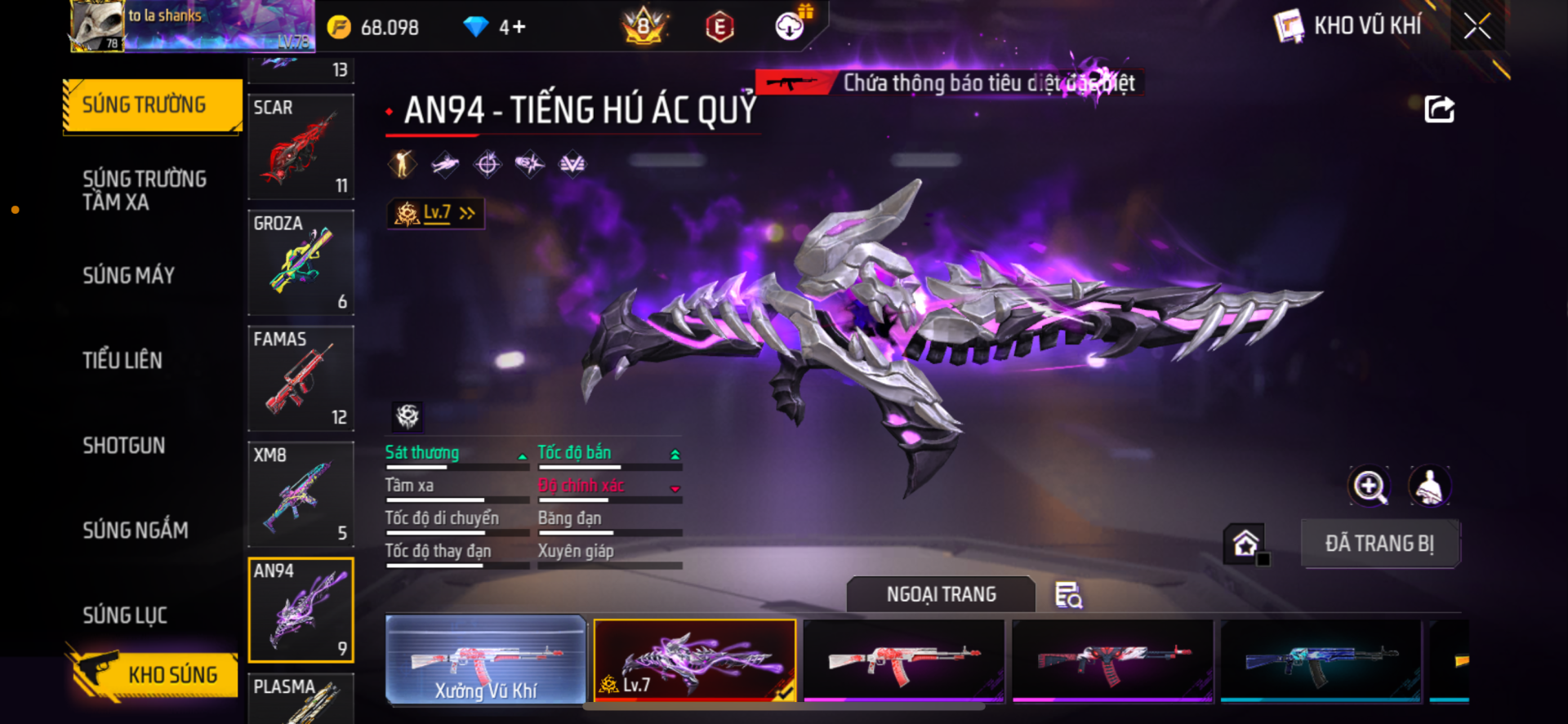Open the NGOẠI TRANG tab
Viewport: 1568px width, 724px height.
tap(941, 595)
